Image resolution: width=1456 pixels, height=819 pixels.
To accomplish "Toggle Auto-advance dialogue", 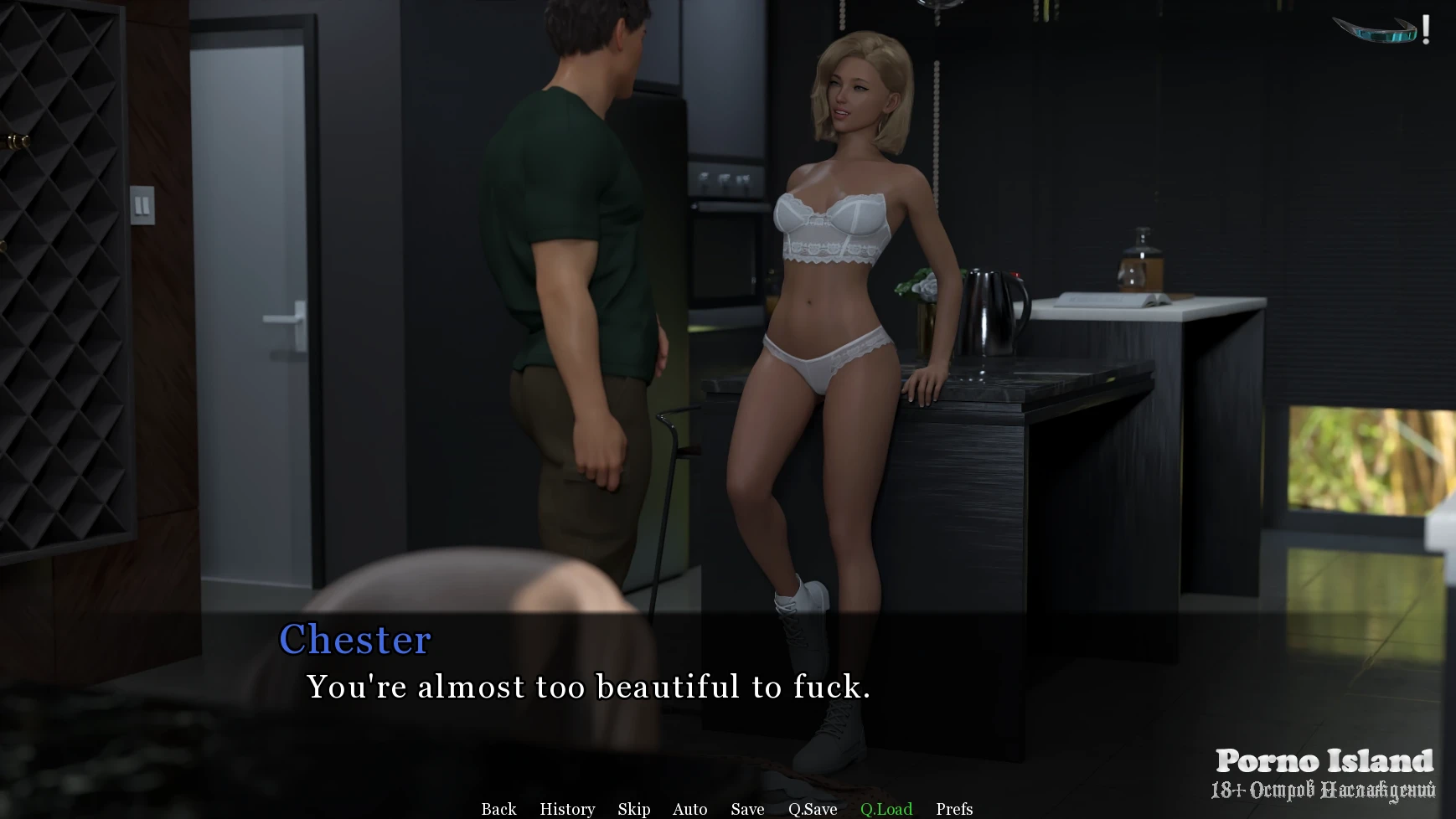I will point(689,809).
